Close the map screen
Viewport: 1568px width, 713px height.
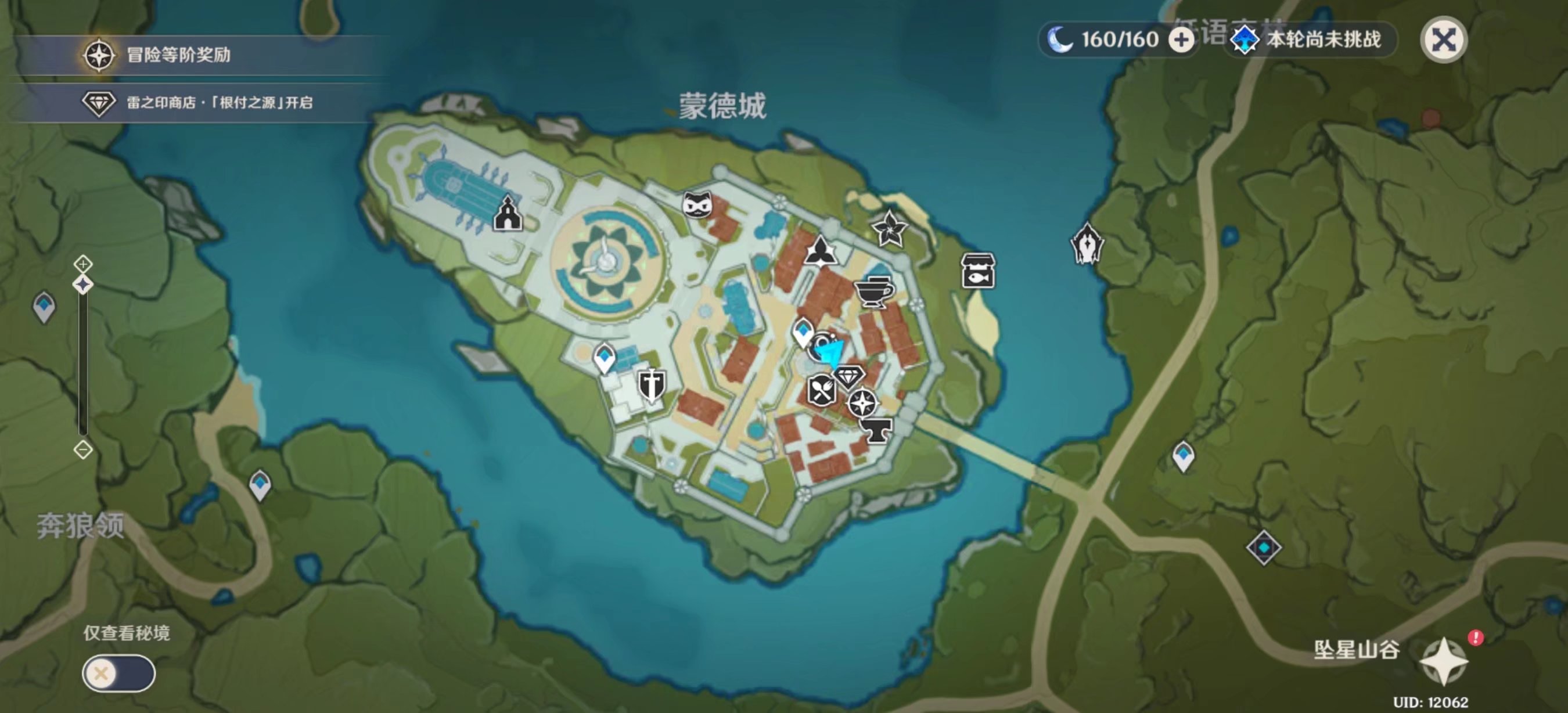pos(1443,40)
